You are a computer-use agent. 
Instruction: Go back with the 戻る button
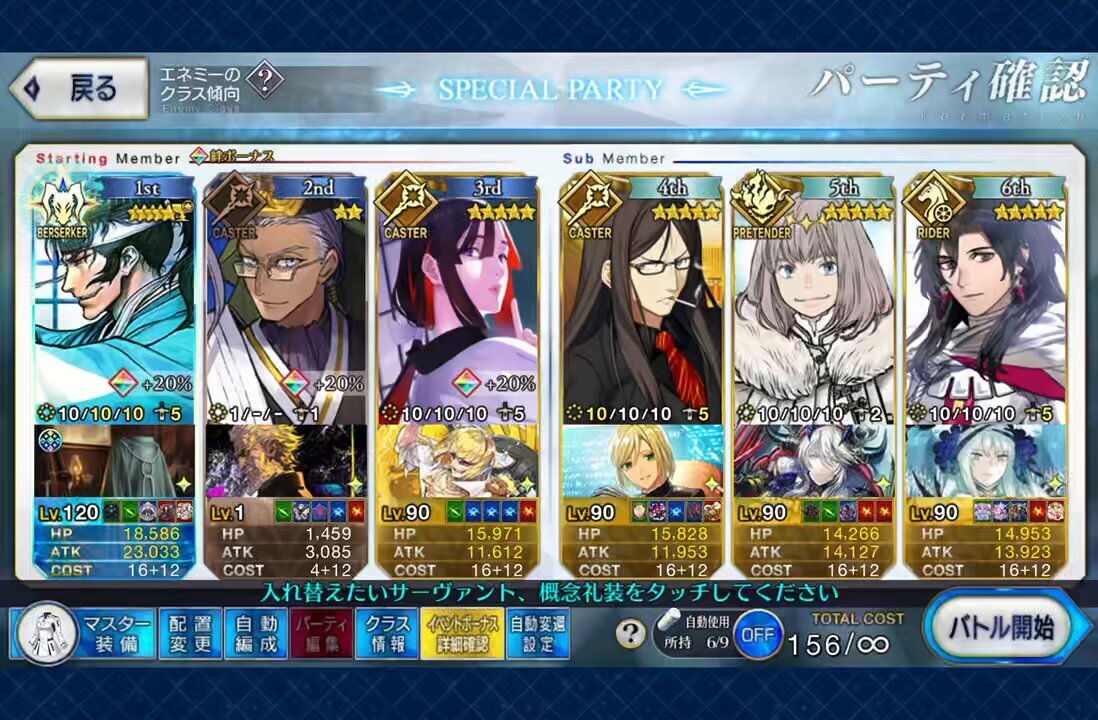(x=78, y=88)
